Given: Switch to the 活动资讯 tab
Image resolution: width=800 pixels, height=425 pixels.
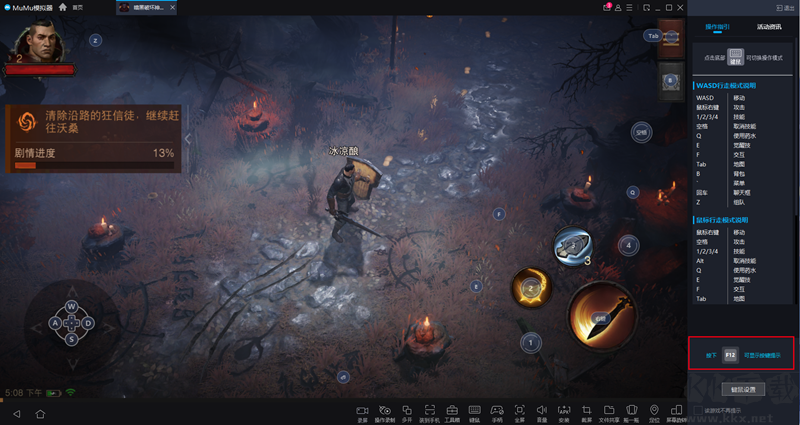Looking at the screenshot, I should (770, 27).
